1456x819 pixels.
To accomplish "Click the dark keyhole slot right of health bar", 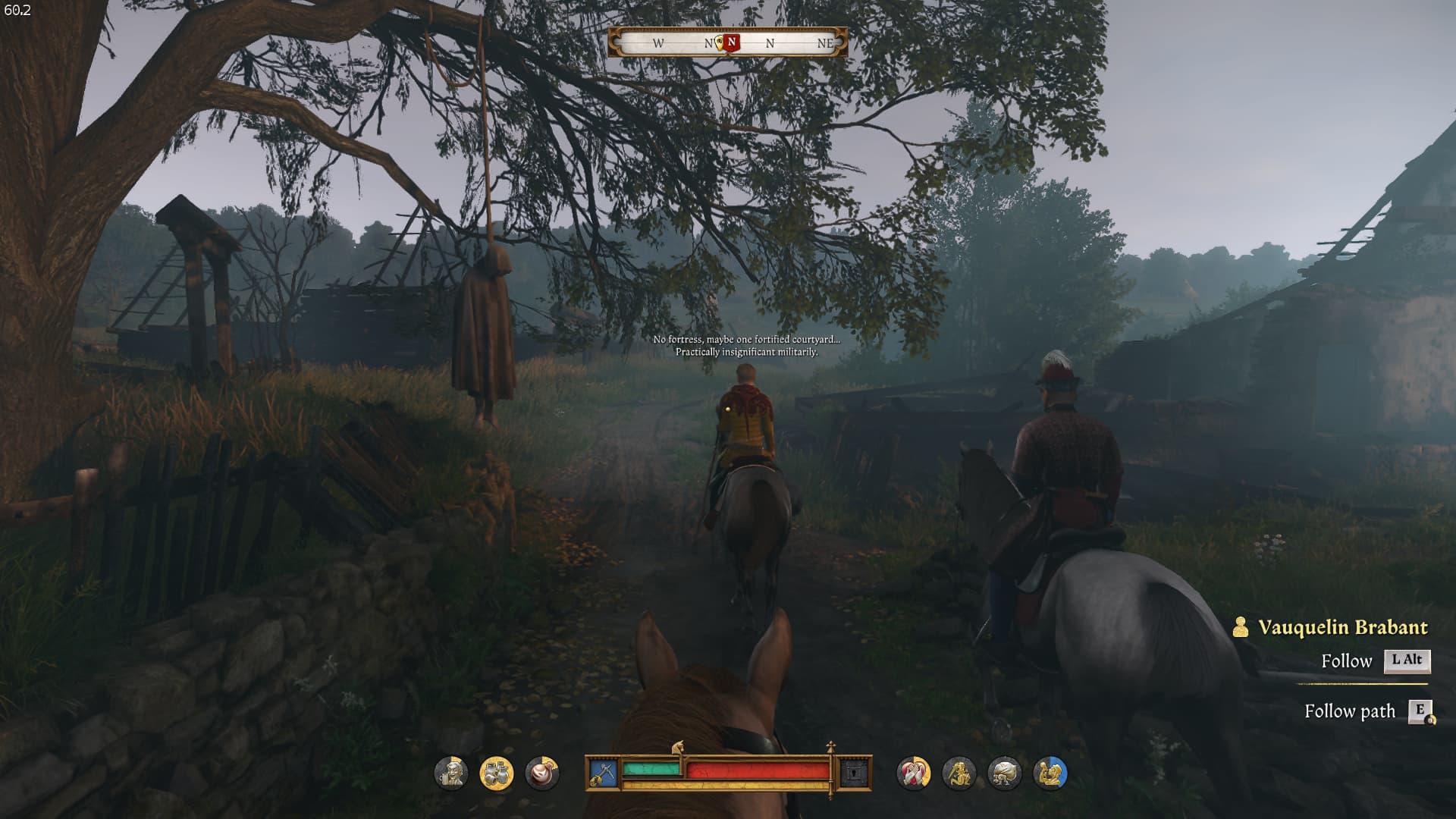I will click(x=854, y=773).
